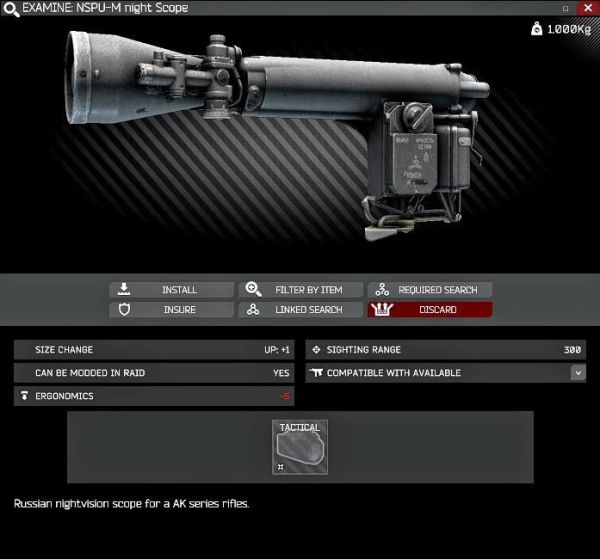Discard the night scope
Image resolution: width=600 pixels, height=559 pixels.
[x=430, y=310]
